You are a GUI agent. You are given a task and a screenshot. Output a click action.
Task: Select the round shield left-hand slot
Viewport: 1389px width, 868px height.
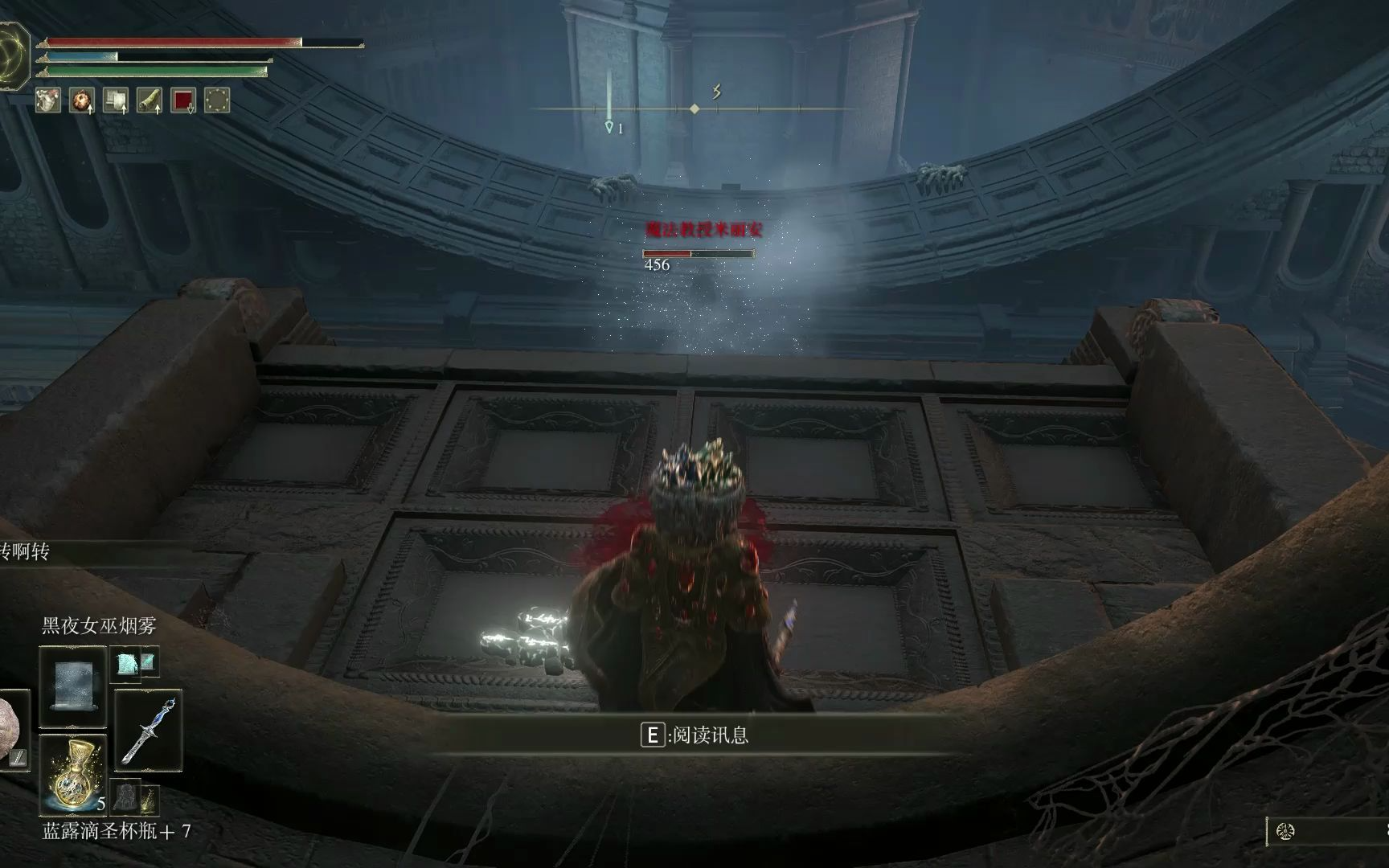[11, 731]
